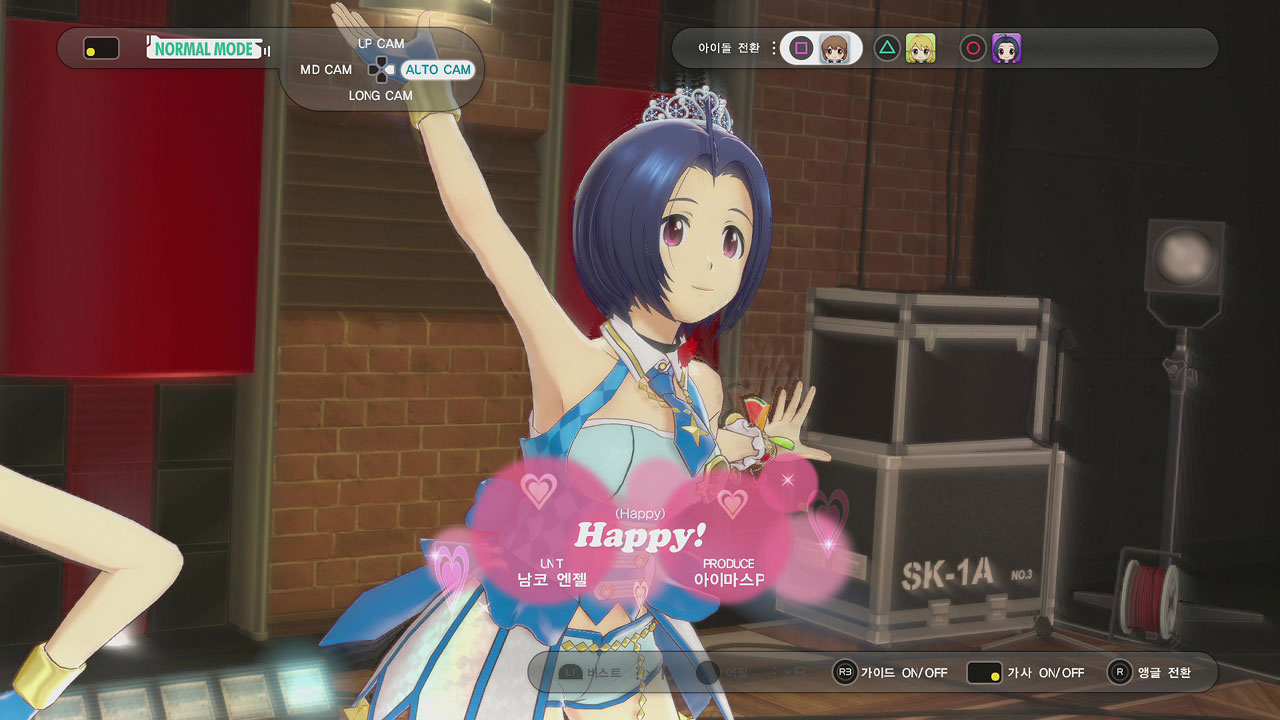Switch to the blonde idol portrait
1280x720 pixels.
pos(920,48)
